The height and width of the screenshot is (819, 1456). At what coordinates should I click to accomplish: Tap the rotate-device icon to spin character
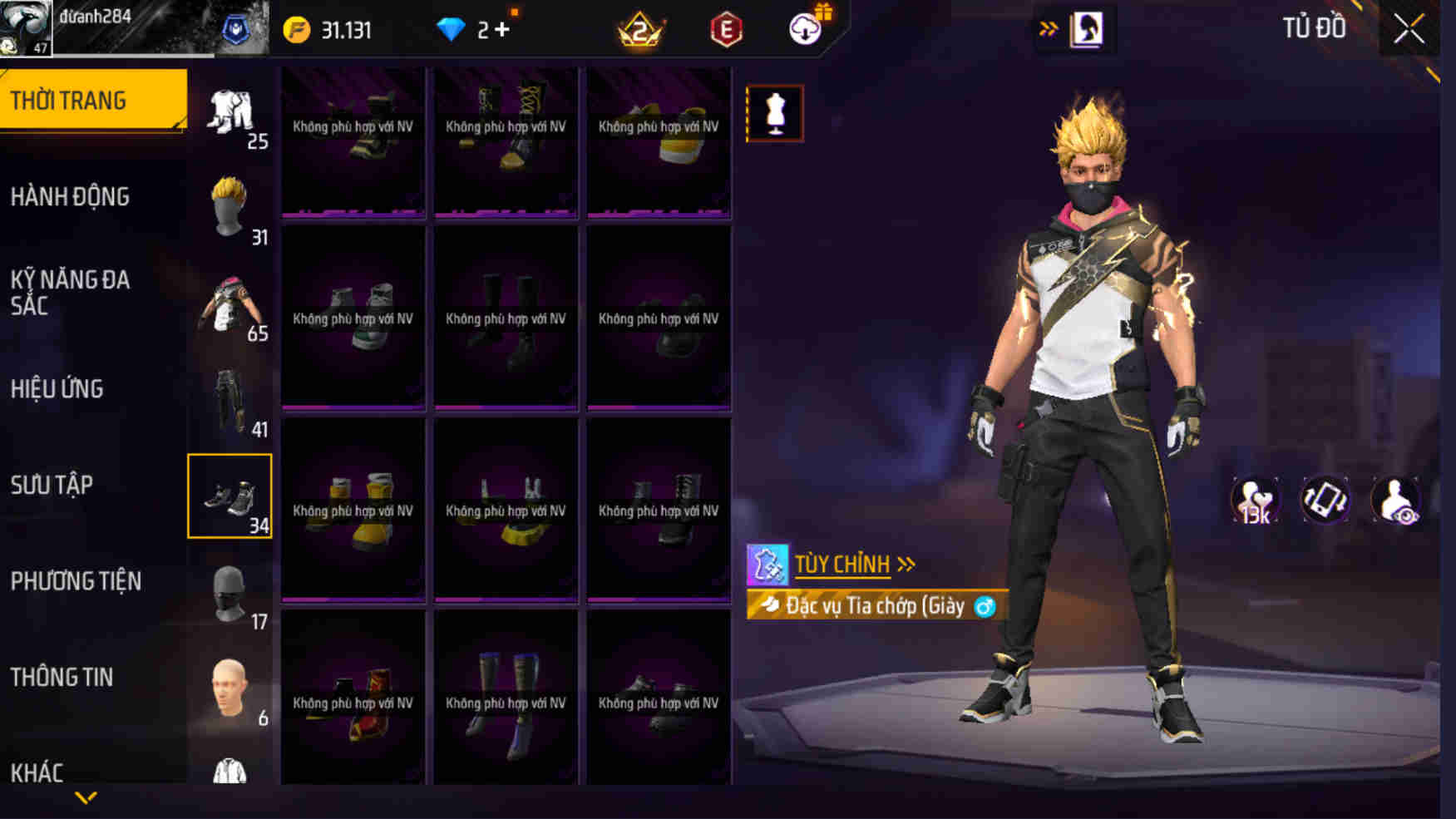1328,500
